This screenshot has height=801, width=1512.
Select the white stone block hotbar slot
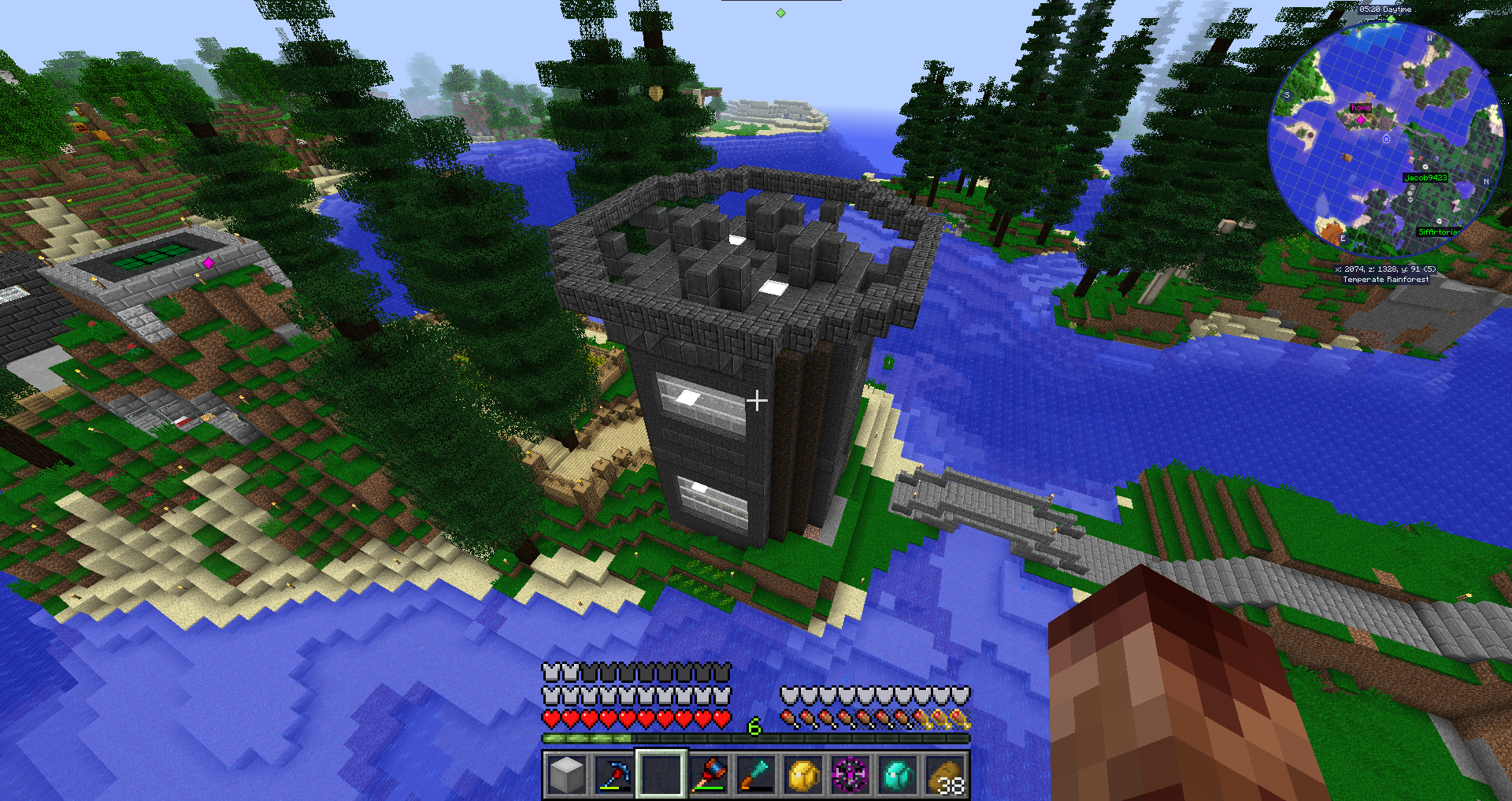coord(566,774)
